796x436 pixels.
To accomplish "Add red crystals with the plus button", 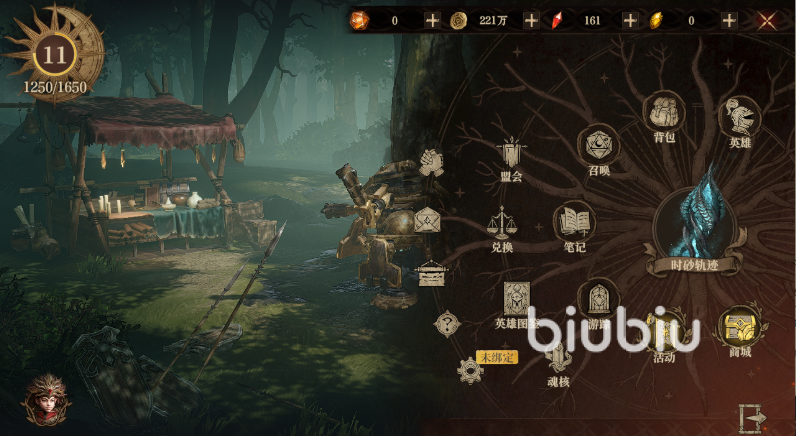I will click(x=630, y=20).
